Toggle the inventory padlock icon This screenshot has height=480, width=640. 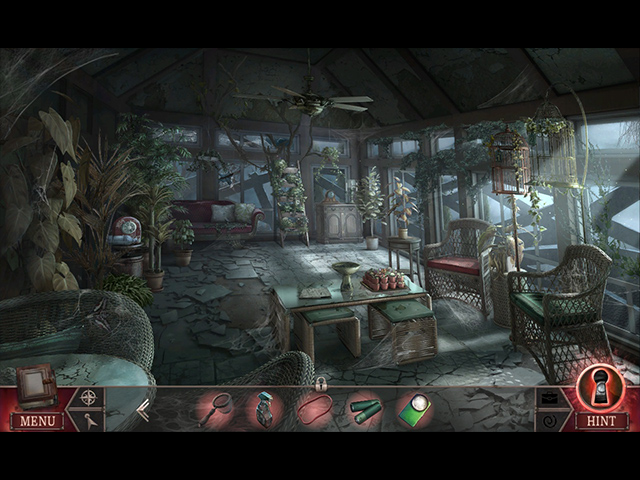tap(321, 383)
